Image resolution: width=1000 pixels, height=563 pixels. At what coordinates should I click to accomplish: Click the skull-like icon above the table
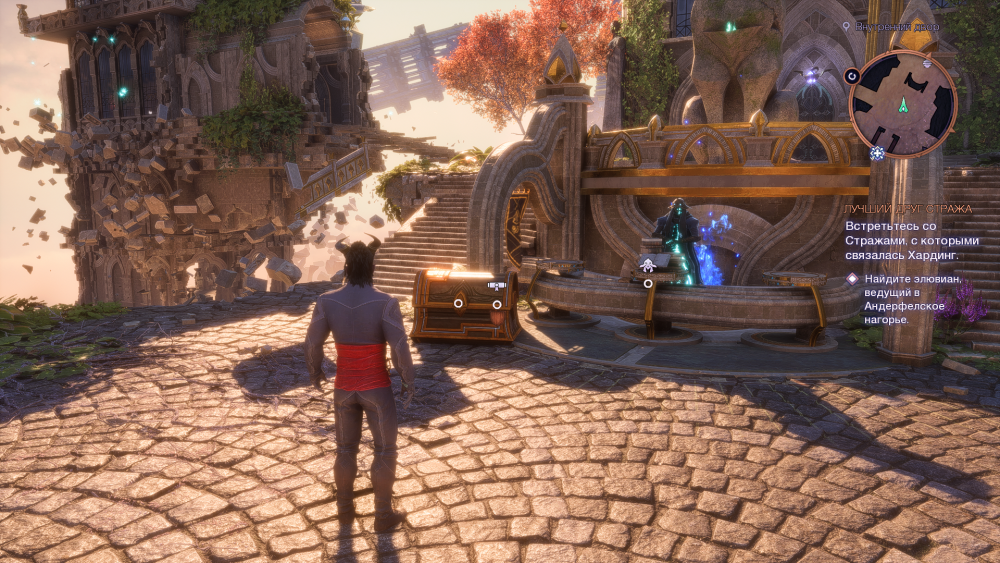tap(647, 265)
